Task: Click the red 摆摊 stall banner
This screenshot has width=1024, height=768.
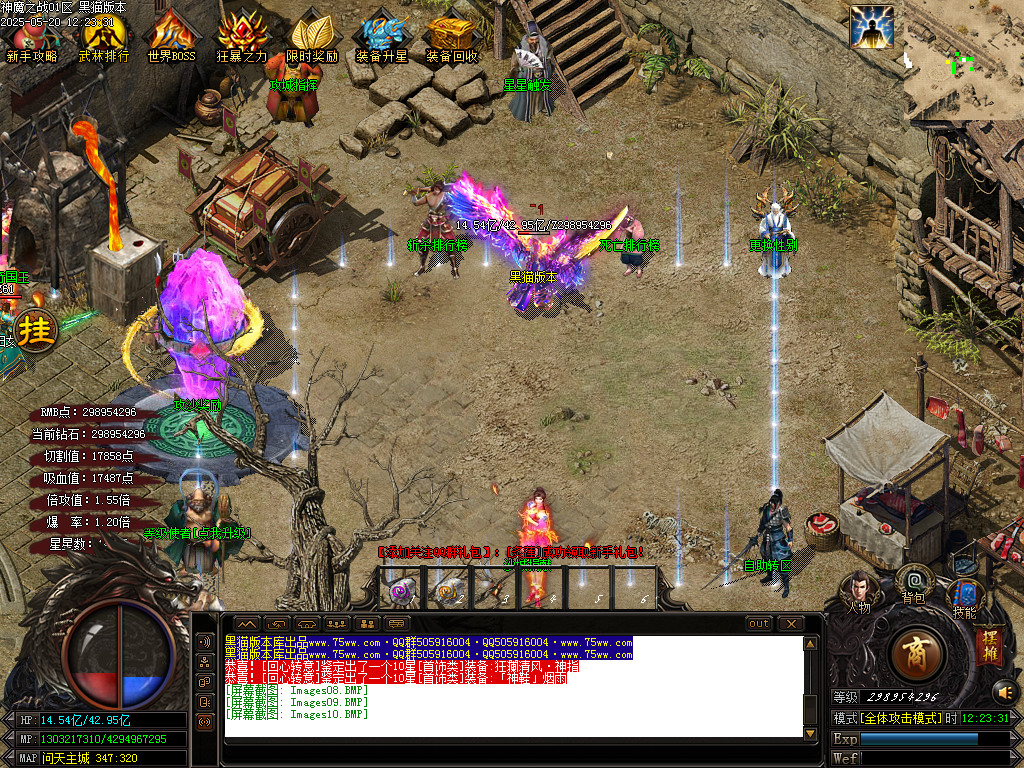Action: coord(988,645)
